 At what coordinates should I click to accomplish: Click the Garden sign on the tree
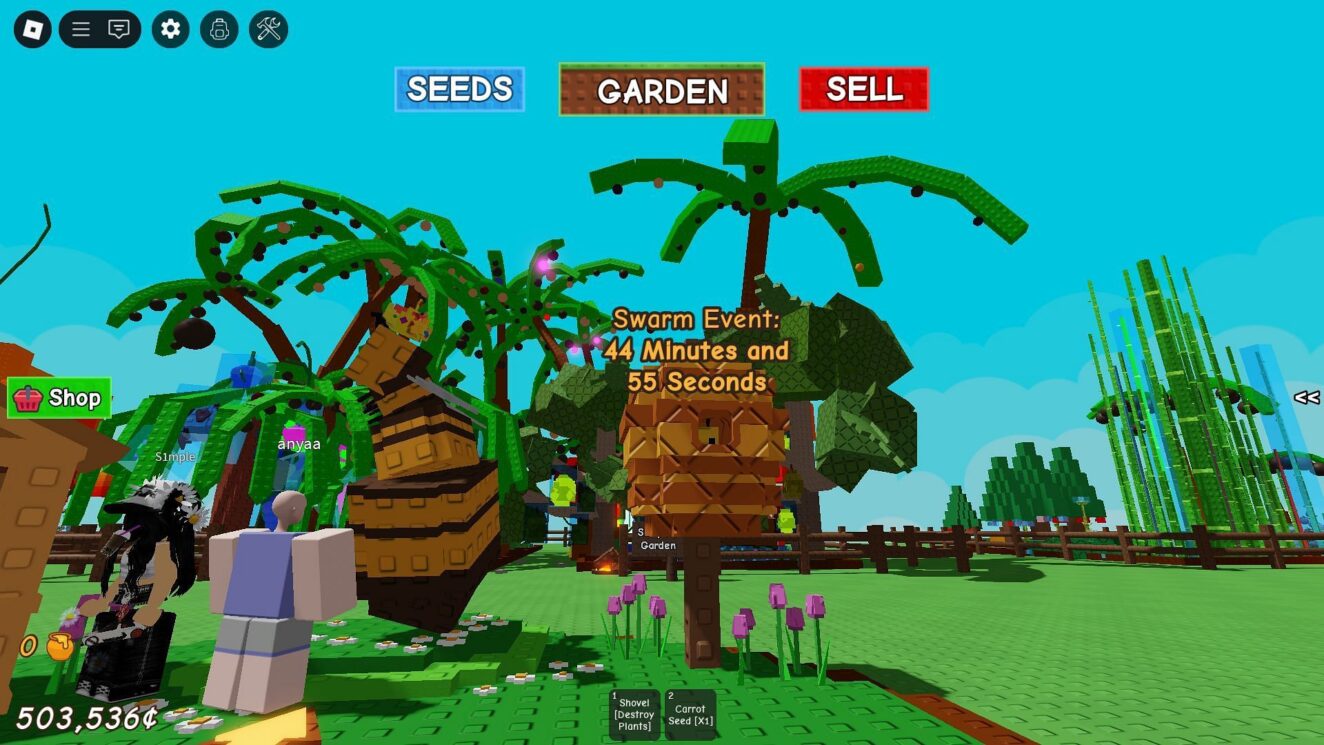click(x=659, y=546)
